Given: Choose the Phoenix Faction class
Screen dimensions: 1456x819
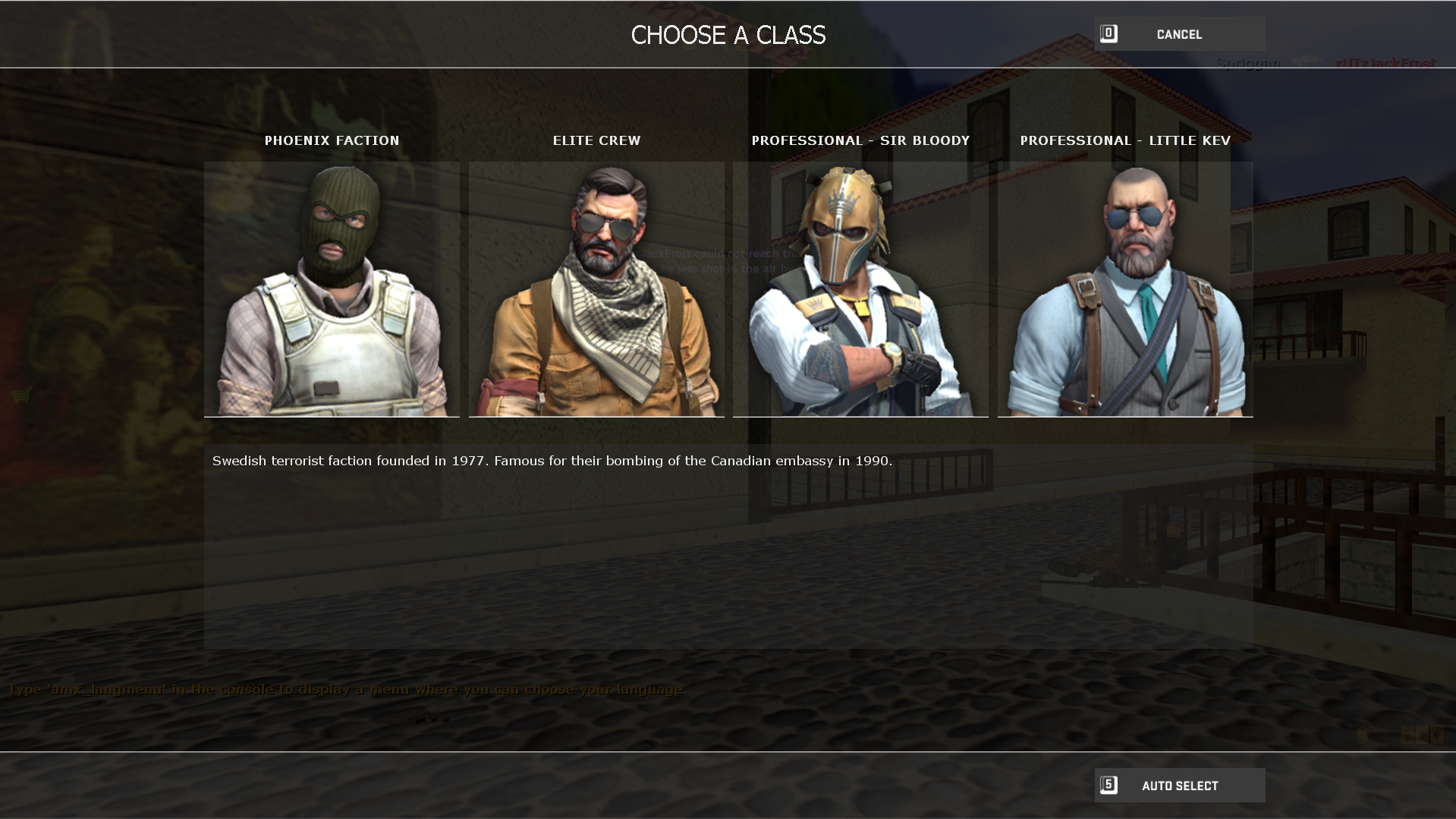Looking at the screenshot, I should [332, 288].
